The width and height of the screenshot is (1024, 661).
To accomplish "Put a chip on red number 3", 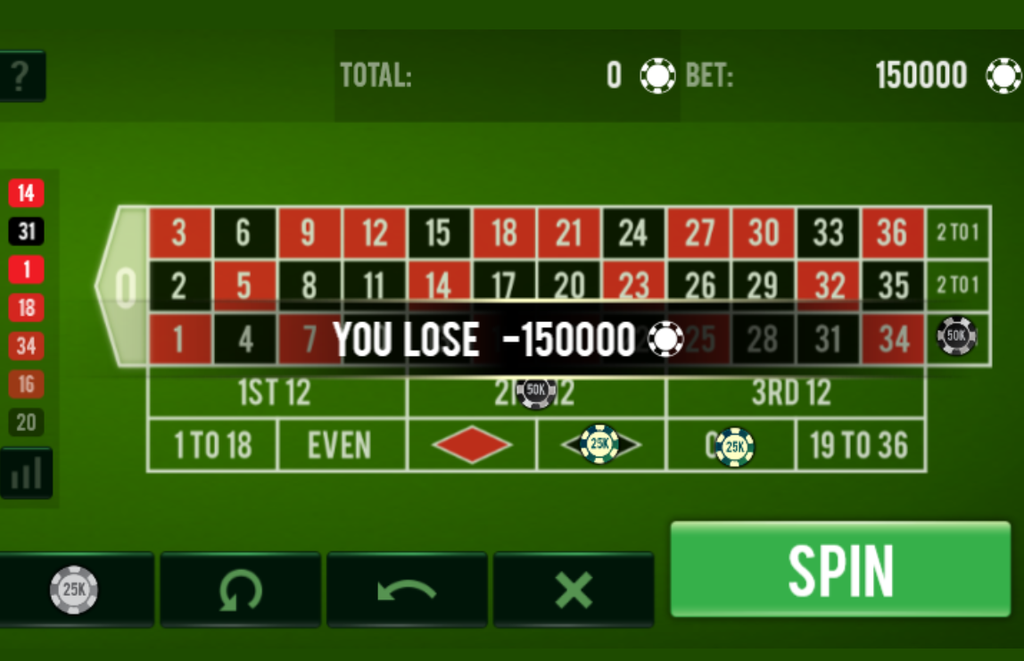I will point(179,233).
